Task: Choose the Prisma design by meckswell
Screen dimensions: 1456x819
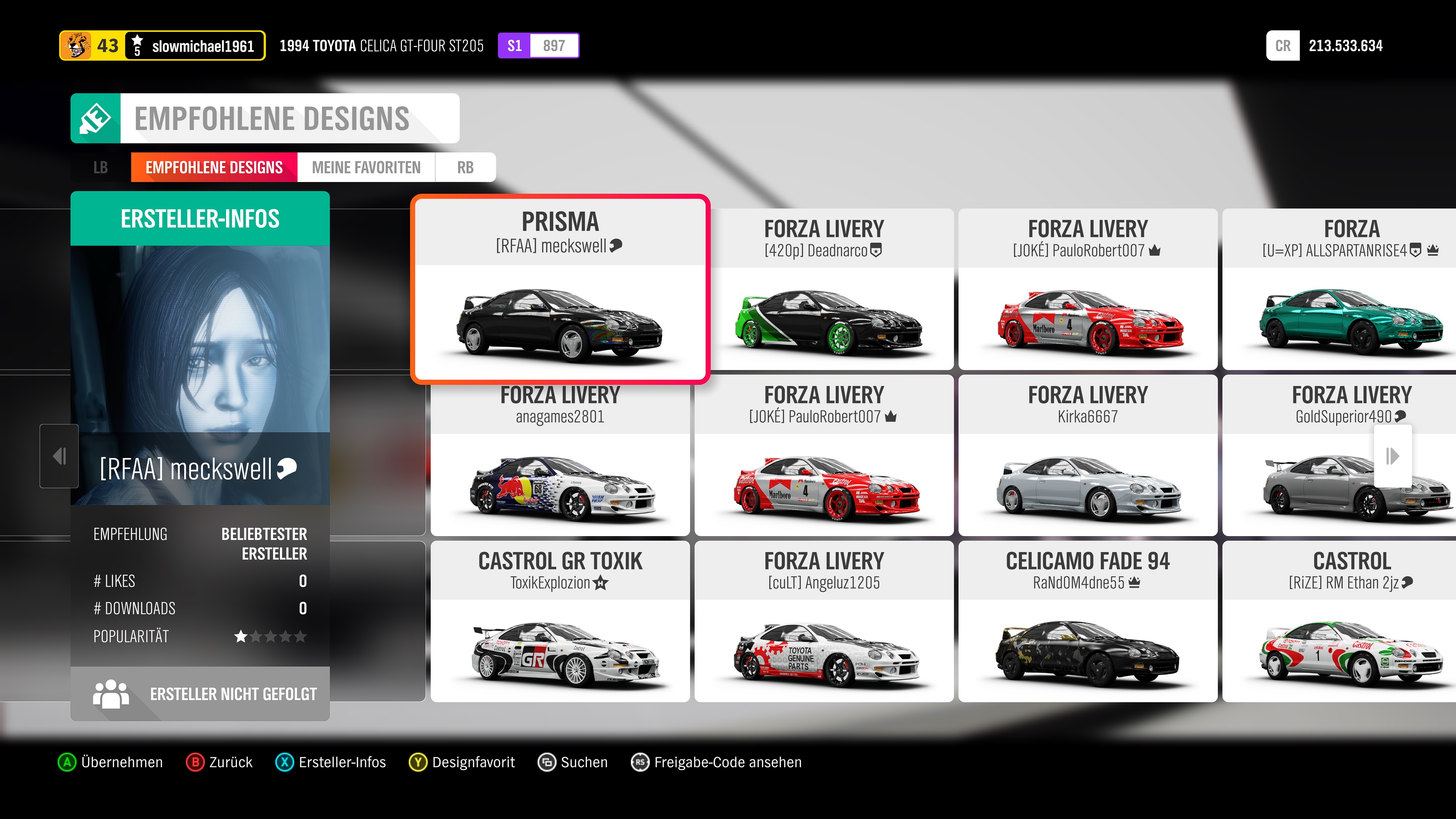Action: (560, 289)
